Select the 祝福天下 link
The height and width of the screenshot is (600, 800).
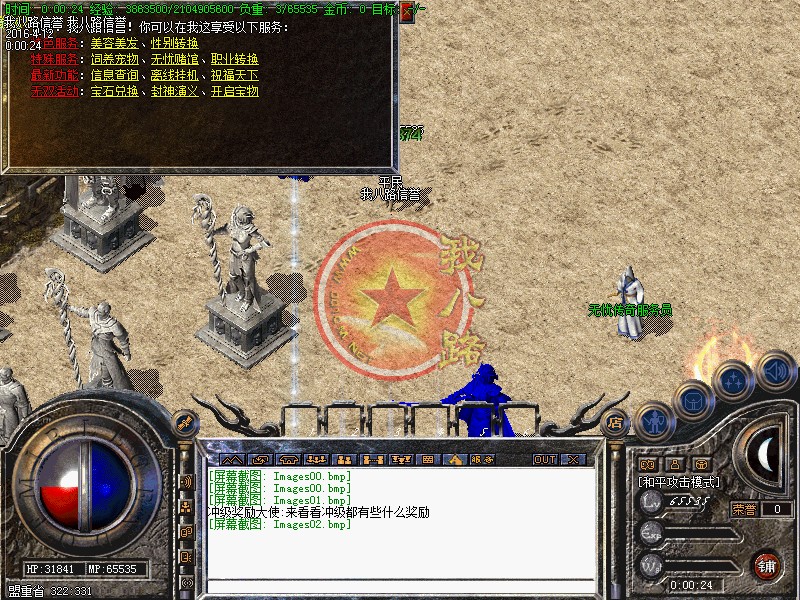(235, 75)
